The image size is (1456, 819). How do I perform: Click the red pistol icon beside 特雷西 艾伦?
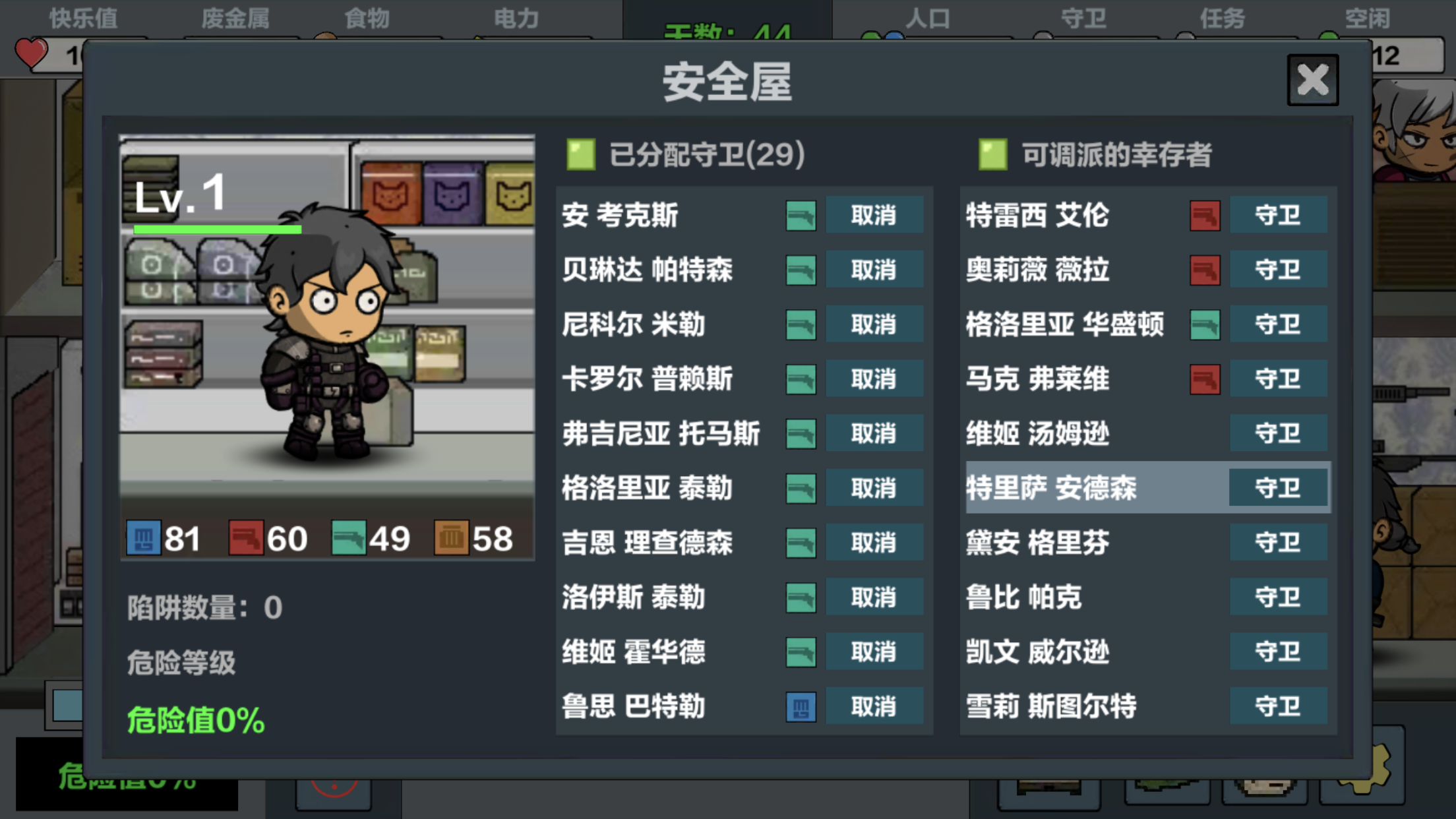(1204, 216)
